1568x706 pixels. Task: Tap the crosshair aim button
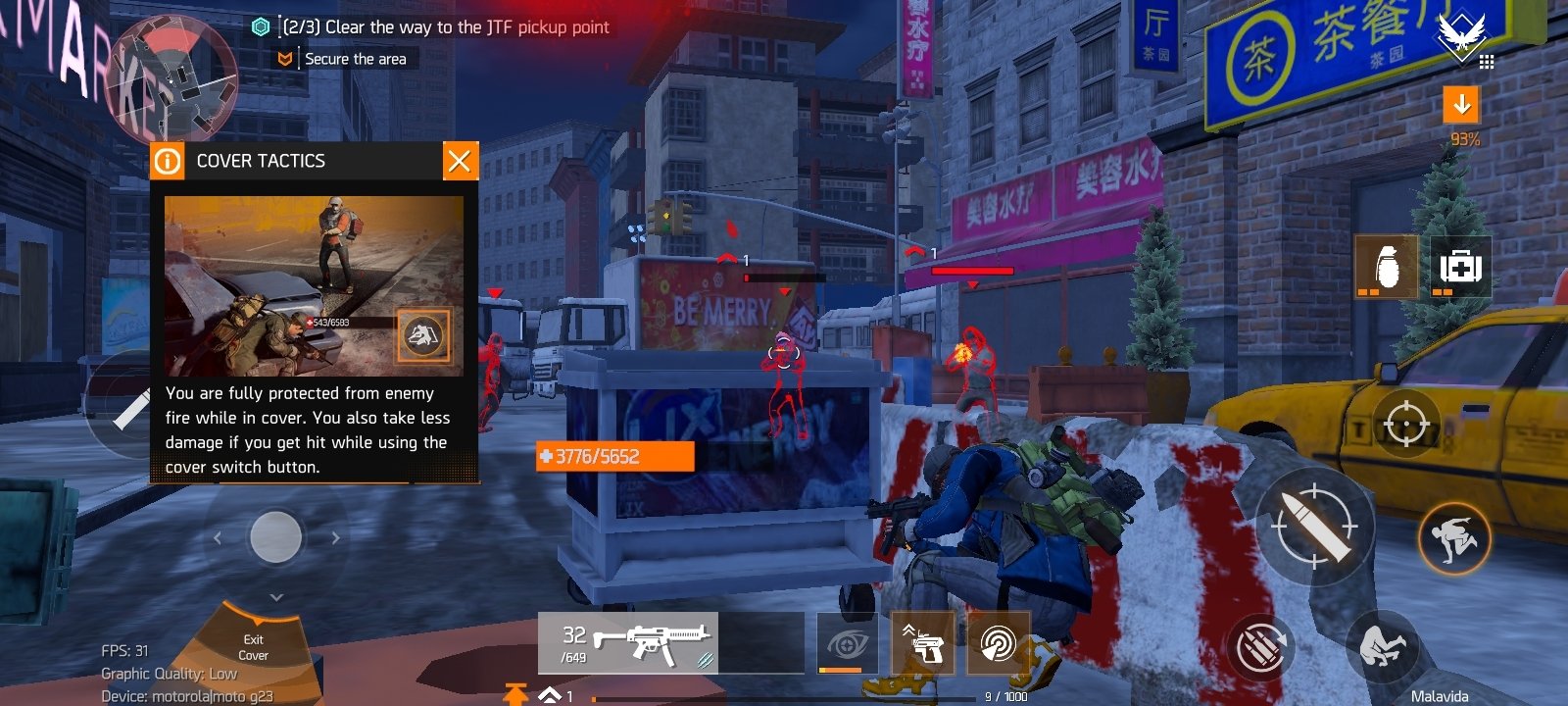click(x=1405, y=424)
